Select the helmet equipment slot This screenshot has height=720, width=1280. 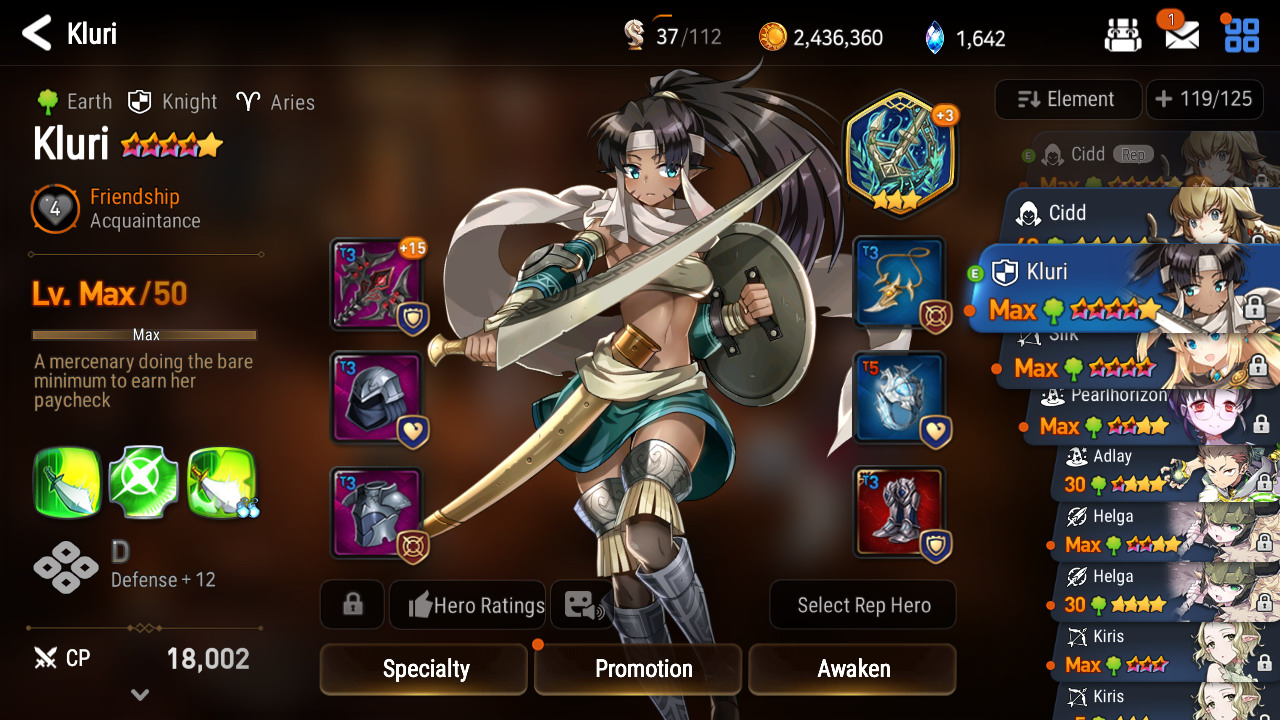click(377, 398)
